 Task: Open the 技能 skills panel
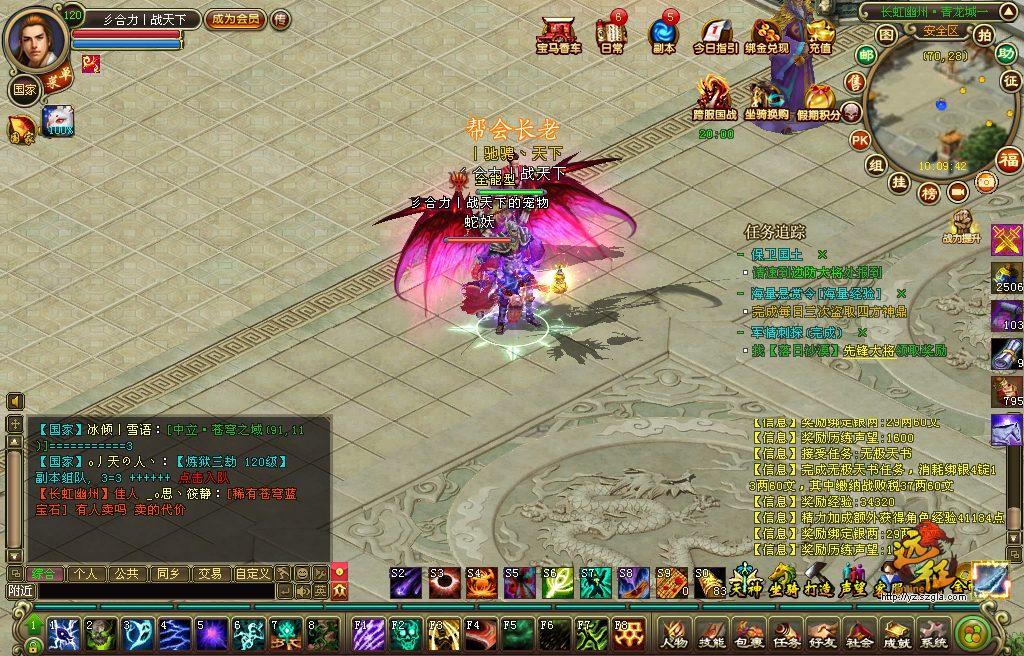pyautogui.click(x=711, y=632)
